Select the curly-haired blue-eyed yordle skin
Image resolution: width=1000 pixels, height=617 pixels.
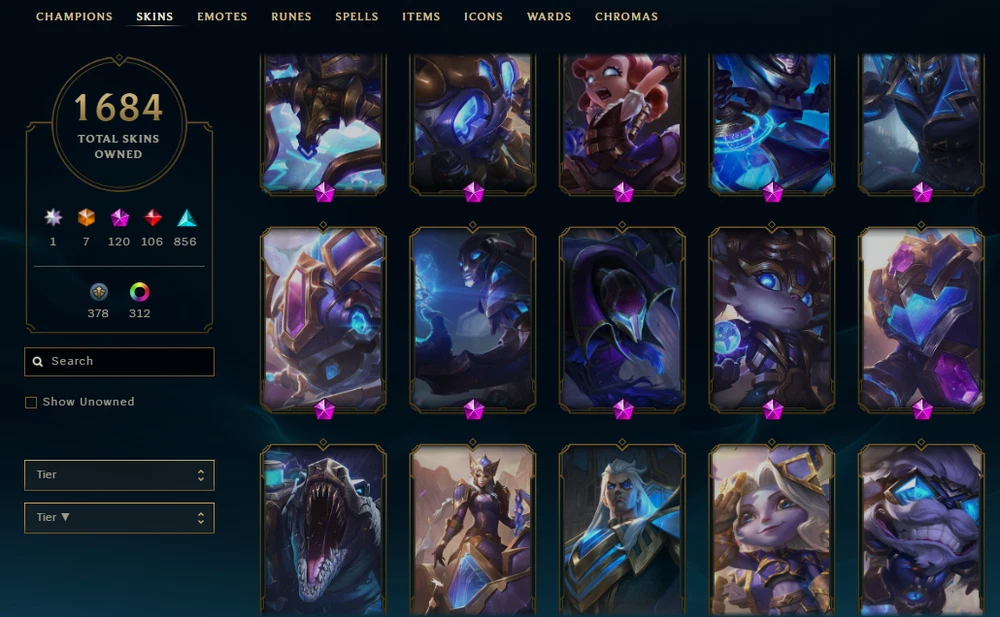[x=772, y=318]
